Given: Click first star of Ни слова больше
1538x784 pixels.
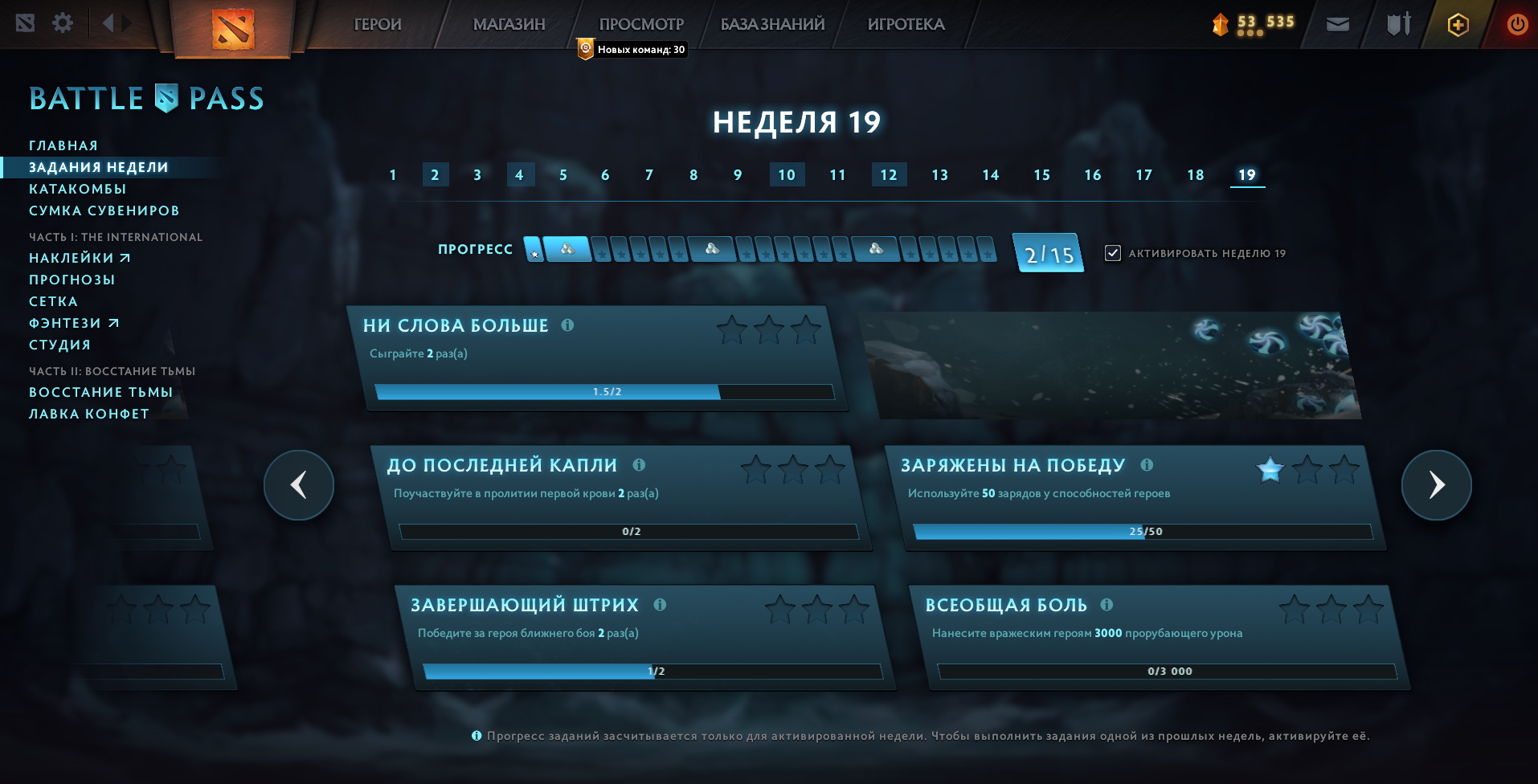Looking at the screenshot, I should (x=730, y=329).
